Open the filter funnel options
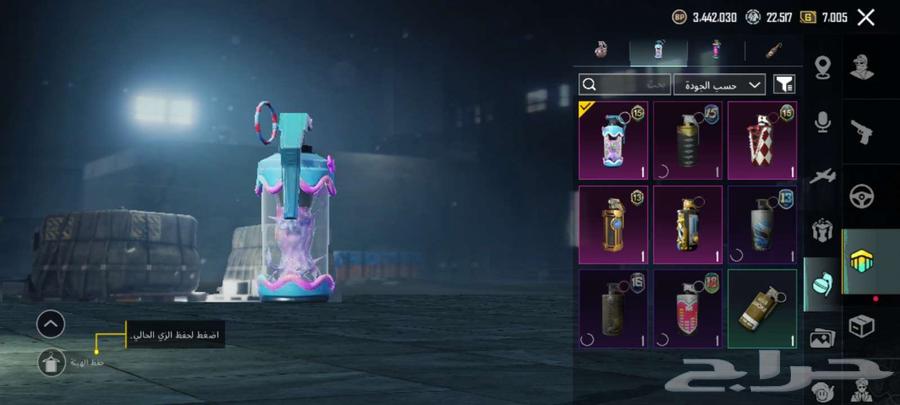900x405 pixels. coord(786,85)
